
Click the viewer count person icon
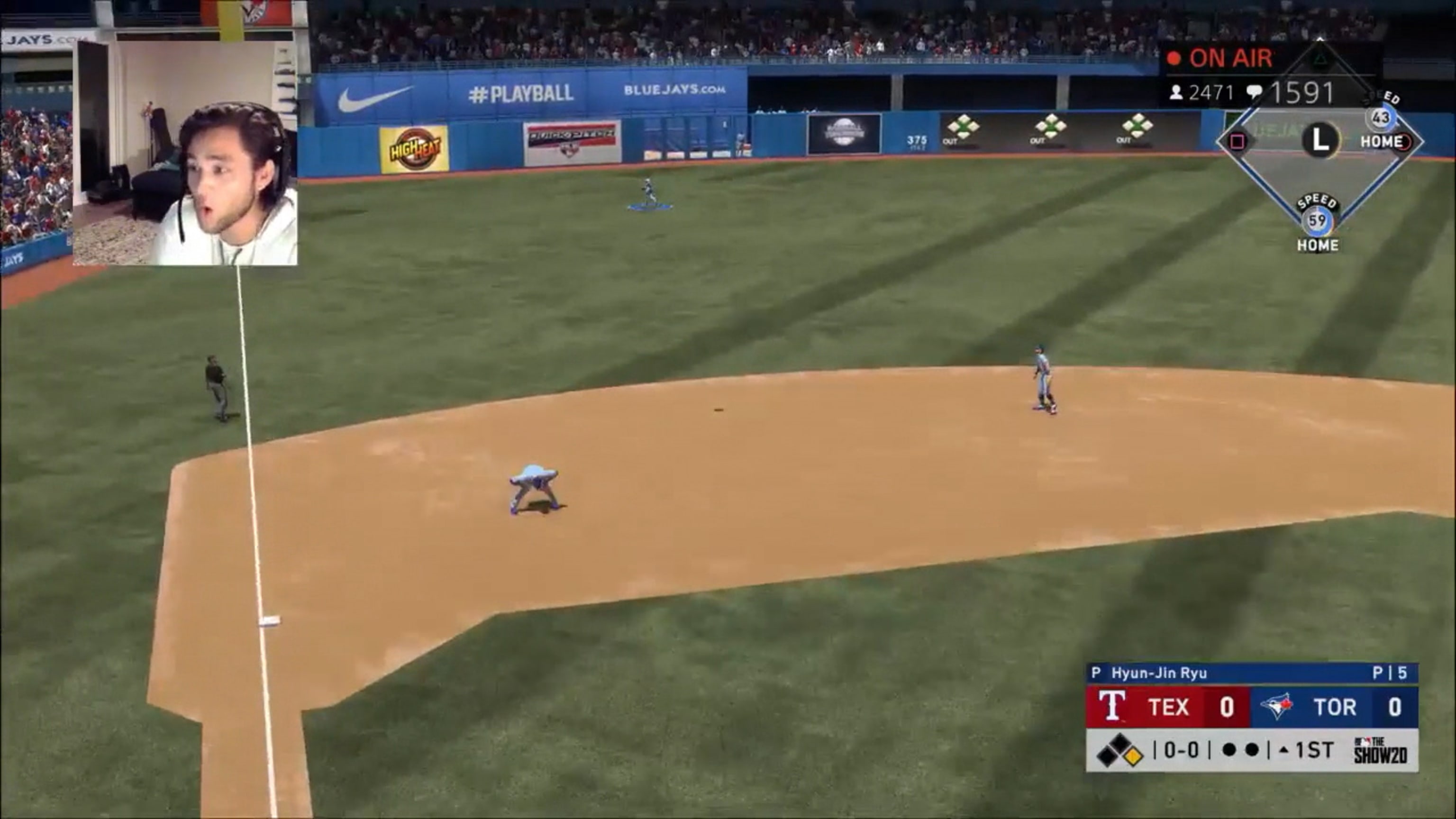point(1177,93)
